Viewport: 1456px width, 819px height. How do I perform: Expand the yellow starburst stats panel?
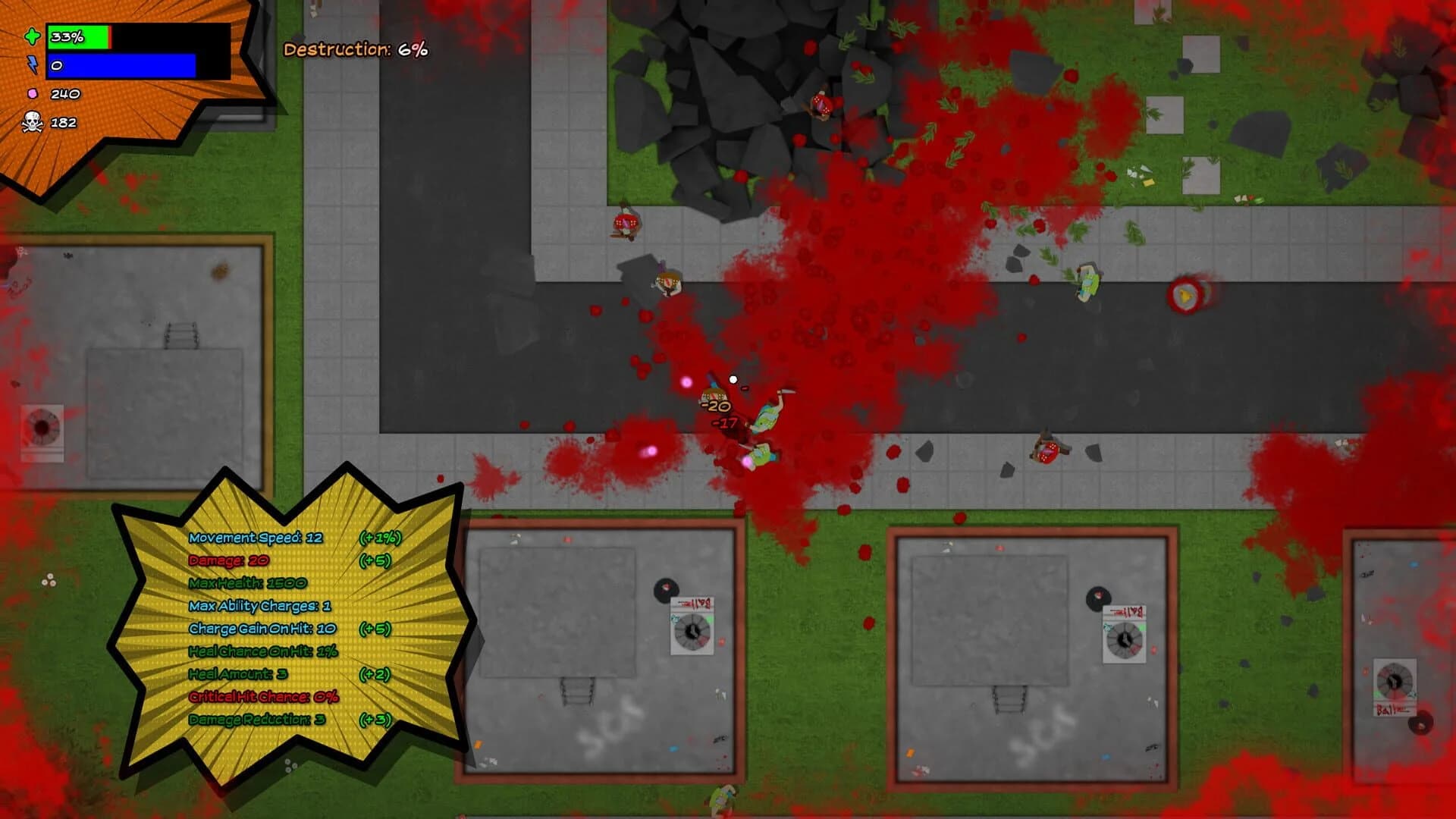pos(296,629)
